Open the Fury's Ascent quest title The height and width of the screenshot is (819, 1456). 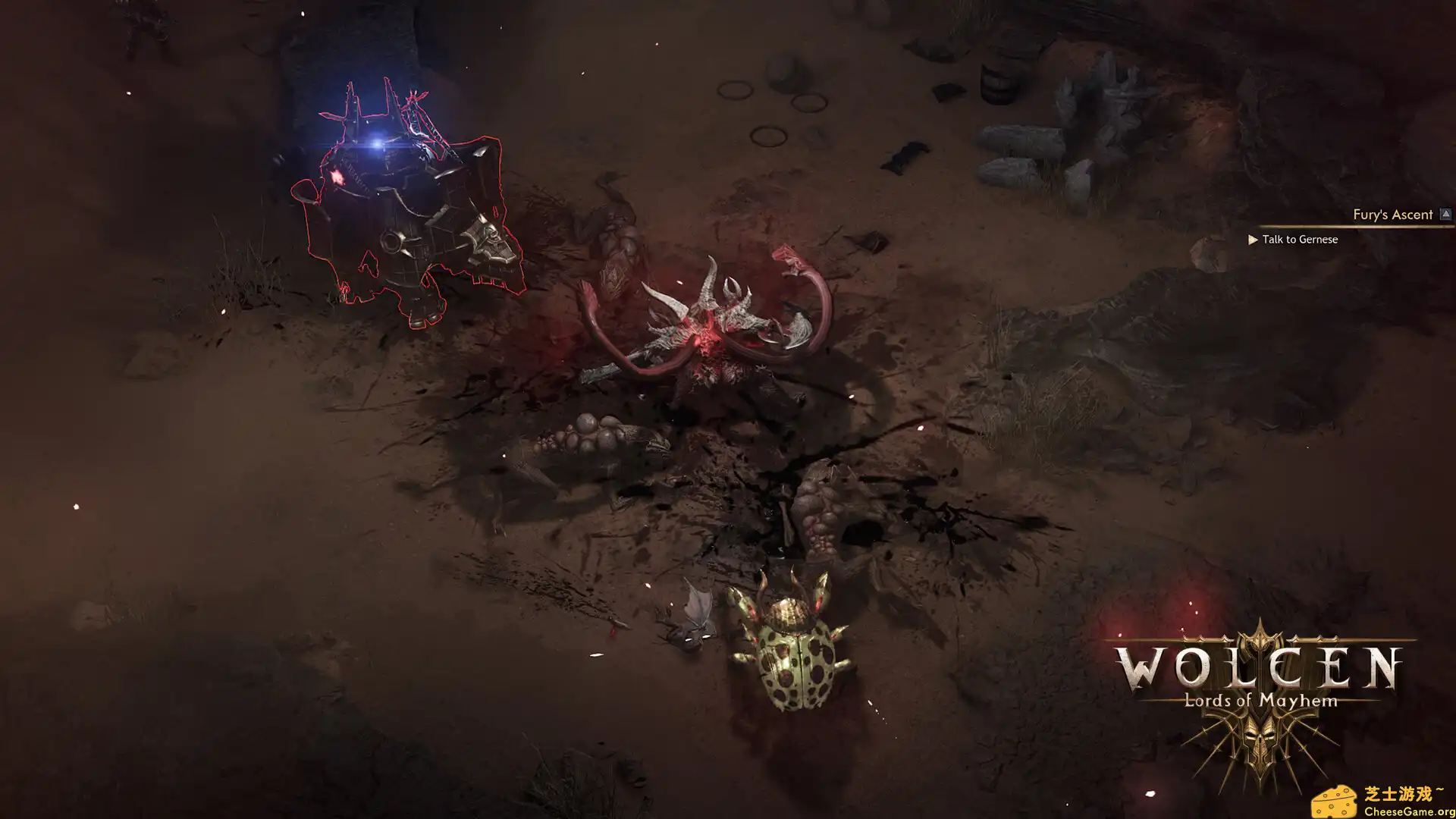click(x=1392, y=215)
